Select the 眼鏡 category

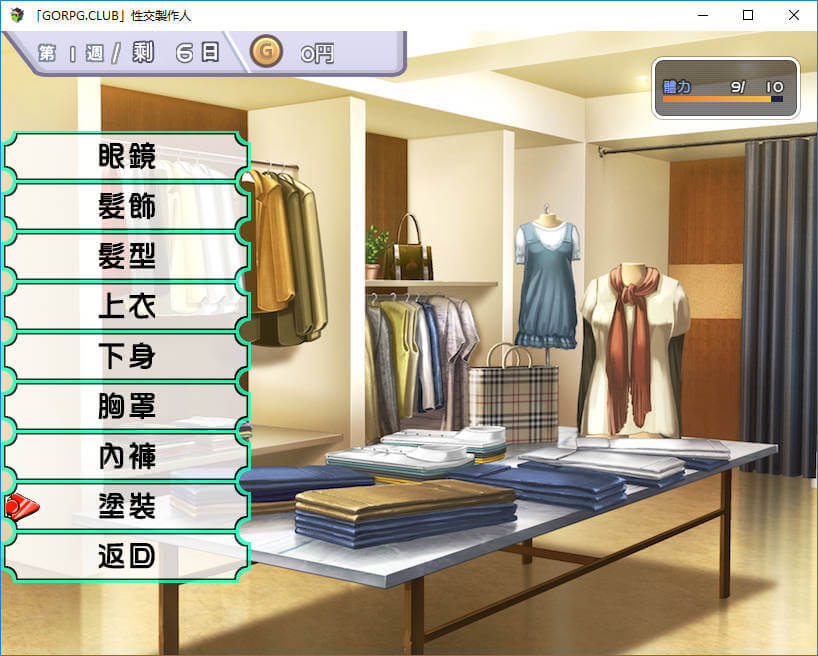[x=127, y=157]
